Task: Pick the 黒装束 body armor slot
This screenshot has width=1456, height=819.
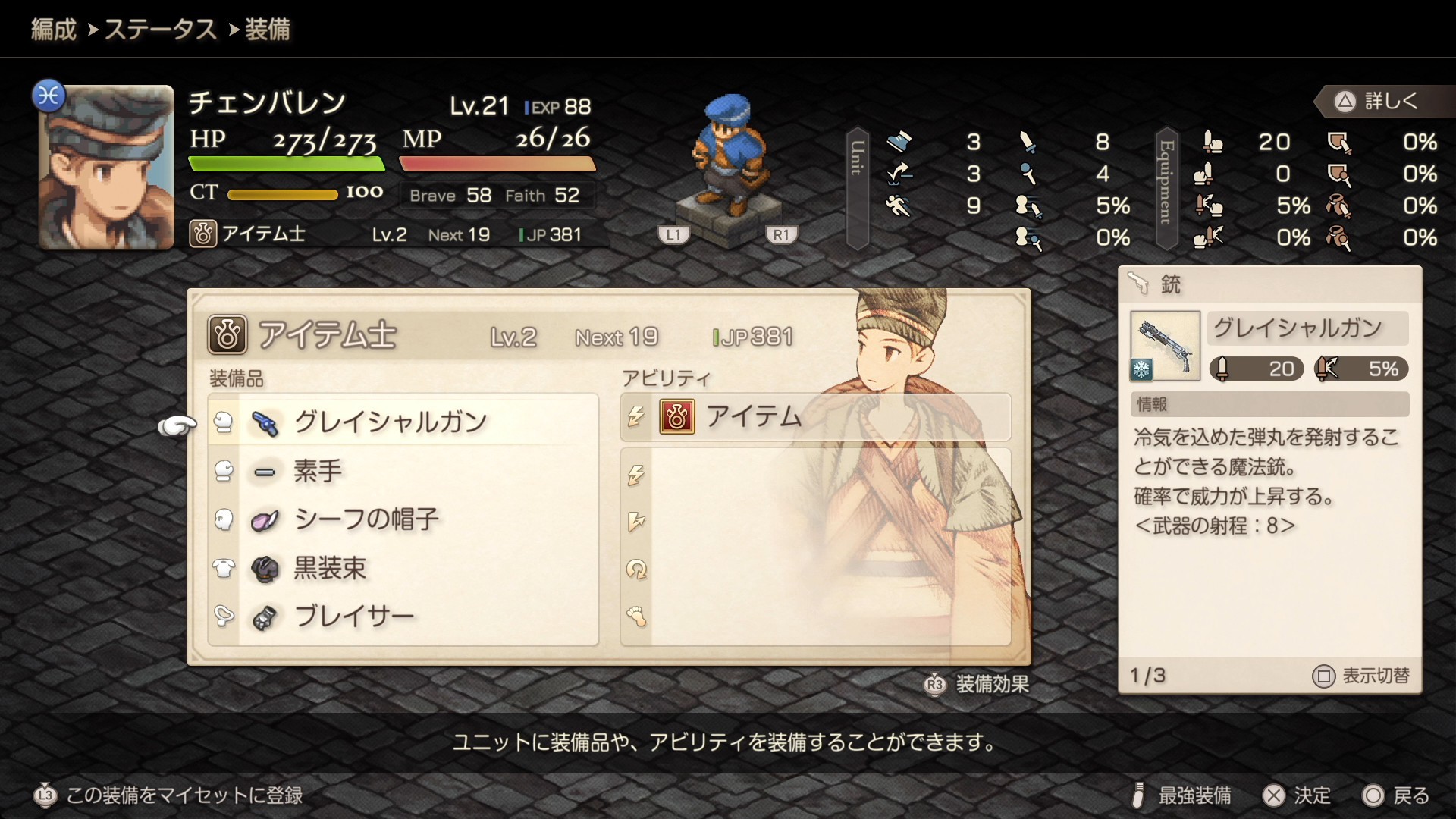Action: click(x=403, y=568)
